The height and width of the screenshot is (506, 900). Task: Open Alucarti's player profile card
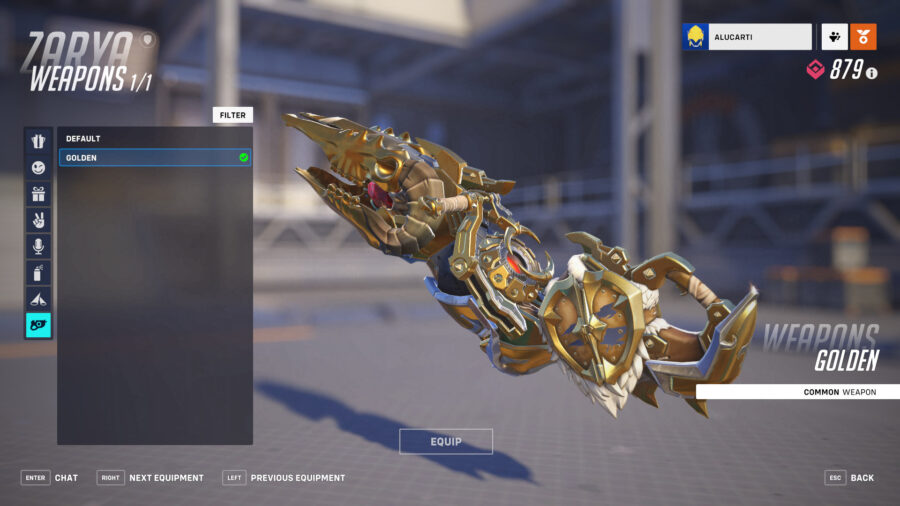(x=747, y=37)
